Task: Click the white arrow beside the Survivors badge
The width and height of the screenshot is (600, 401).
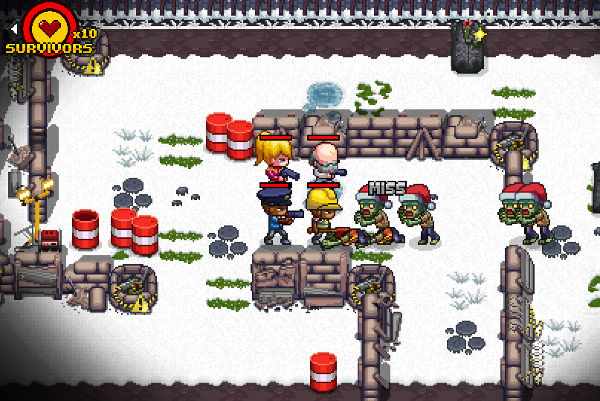Action: (x=14, y=30)
